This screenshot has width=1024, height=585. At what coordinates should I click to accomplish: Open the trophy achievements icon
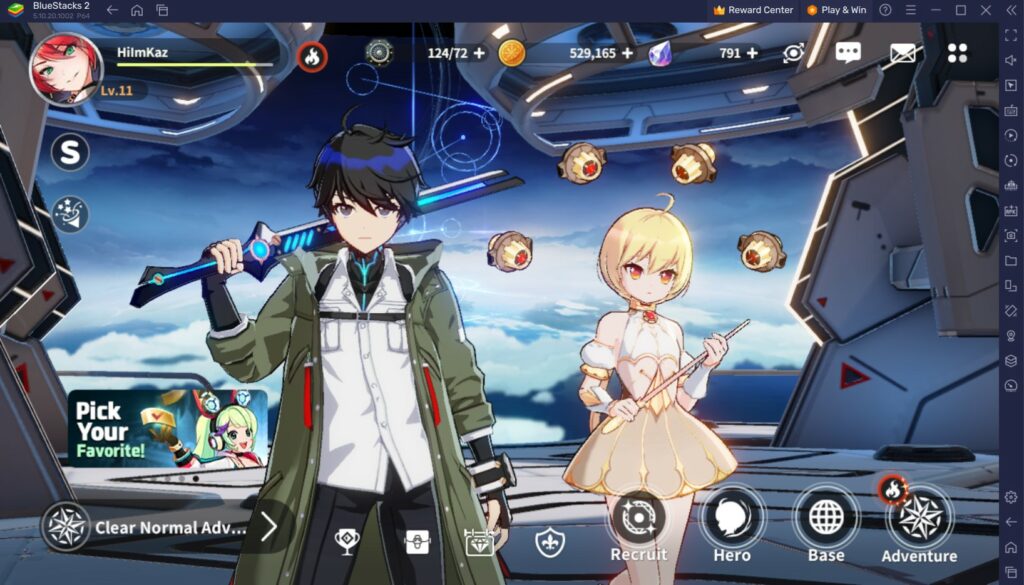347,541
